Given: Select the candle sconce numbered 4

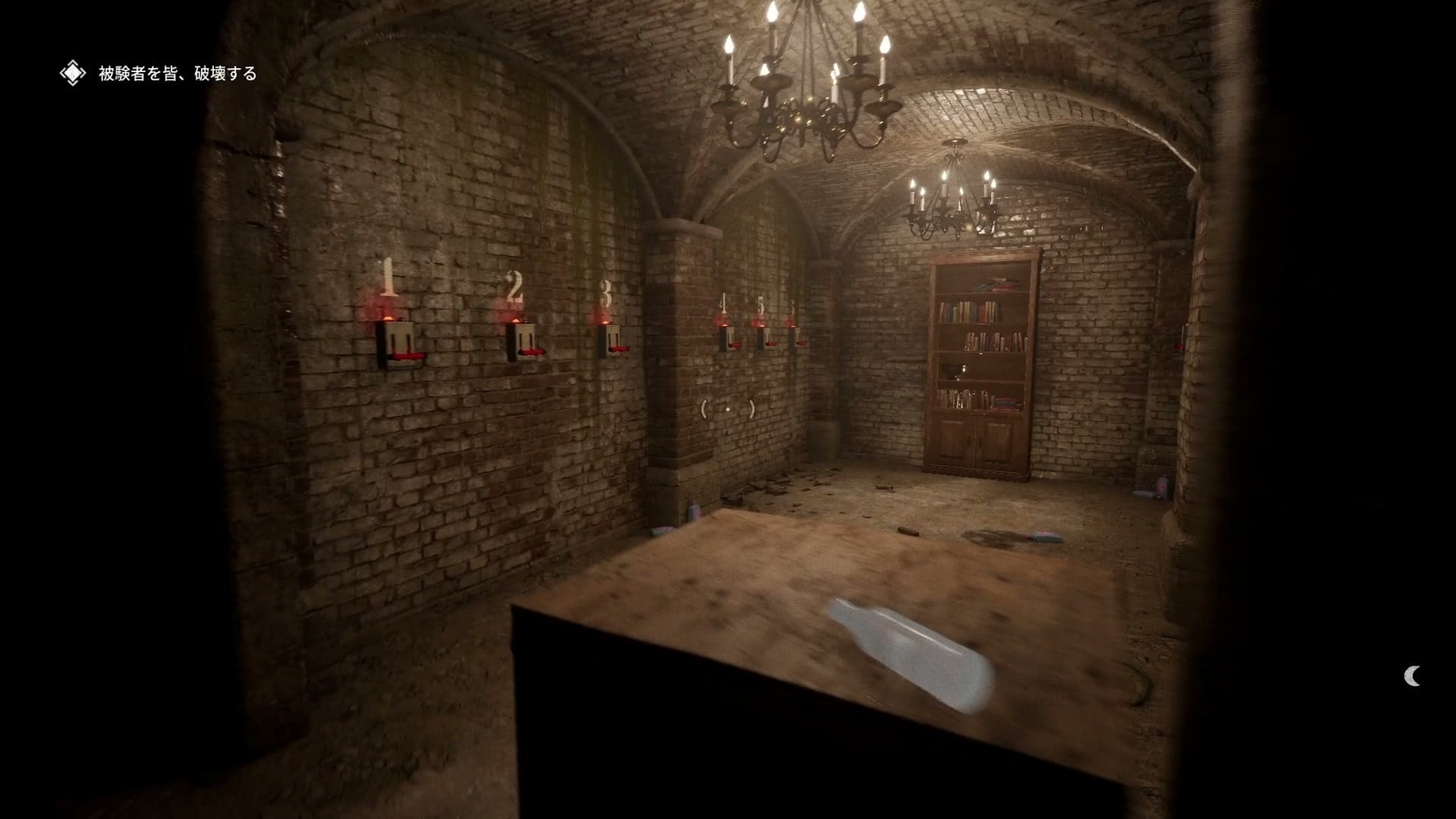Looking at the screenshot, I should tap(726, 339).
